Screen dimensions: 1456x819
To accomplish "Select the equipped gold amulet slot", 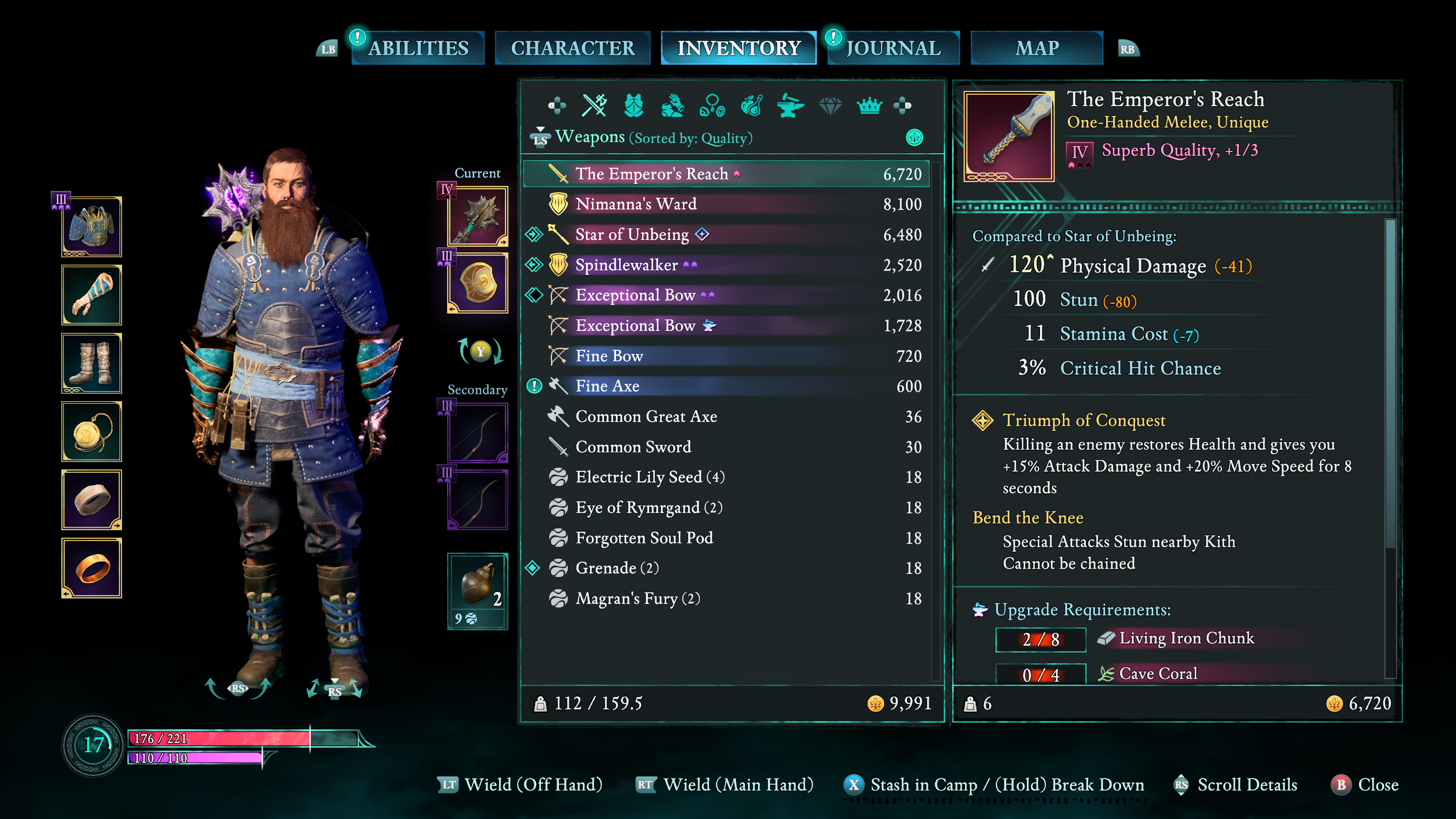I will tap(91, 432).
